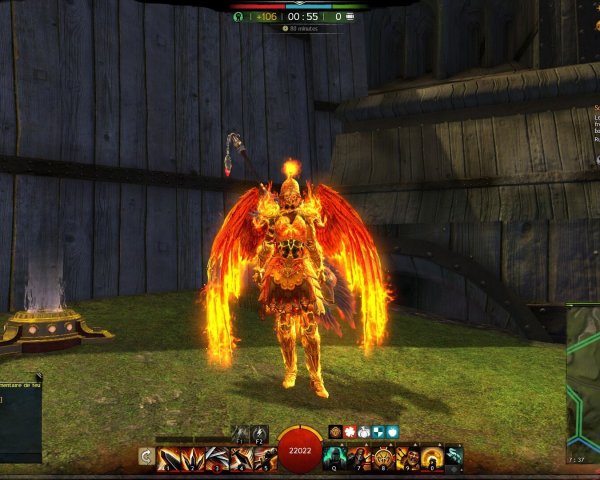This screenshot has height=480, width=600.
Task: Activate weapon skill numbered 1
Action: tap(169, 458)
